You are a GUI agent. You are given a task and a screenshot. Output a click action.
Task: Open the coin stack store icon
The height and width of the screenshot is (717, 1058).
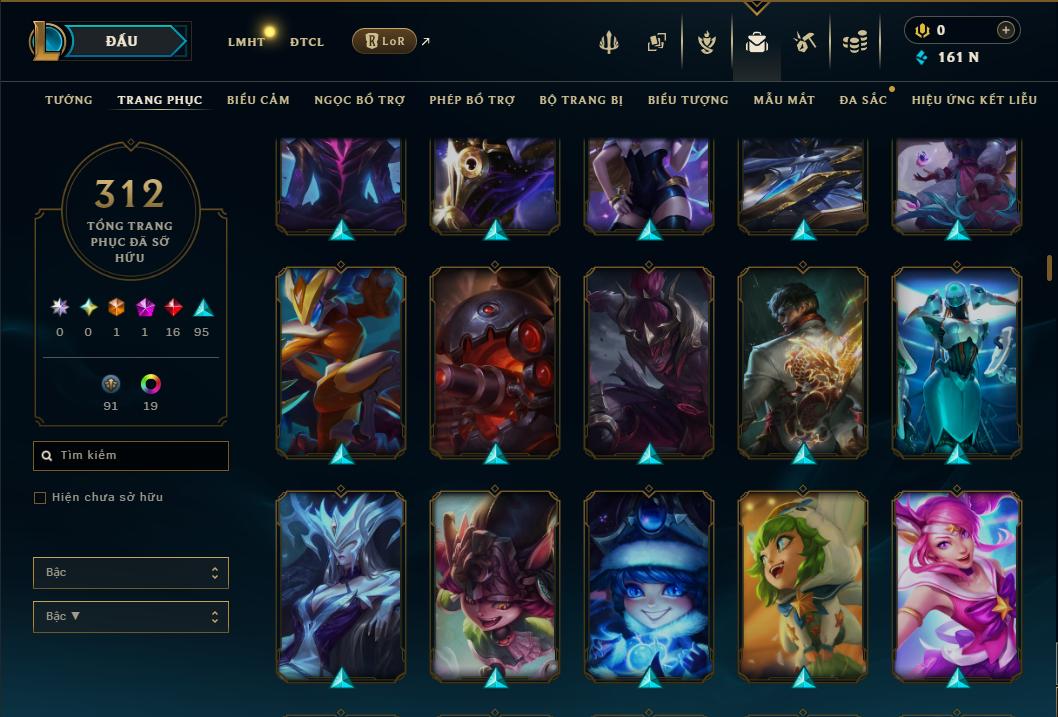click(x=854, y=42)
